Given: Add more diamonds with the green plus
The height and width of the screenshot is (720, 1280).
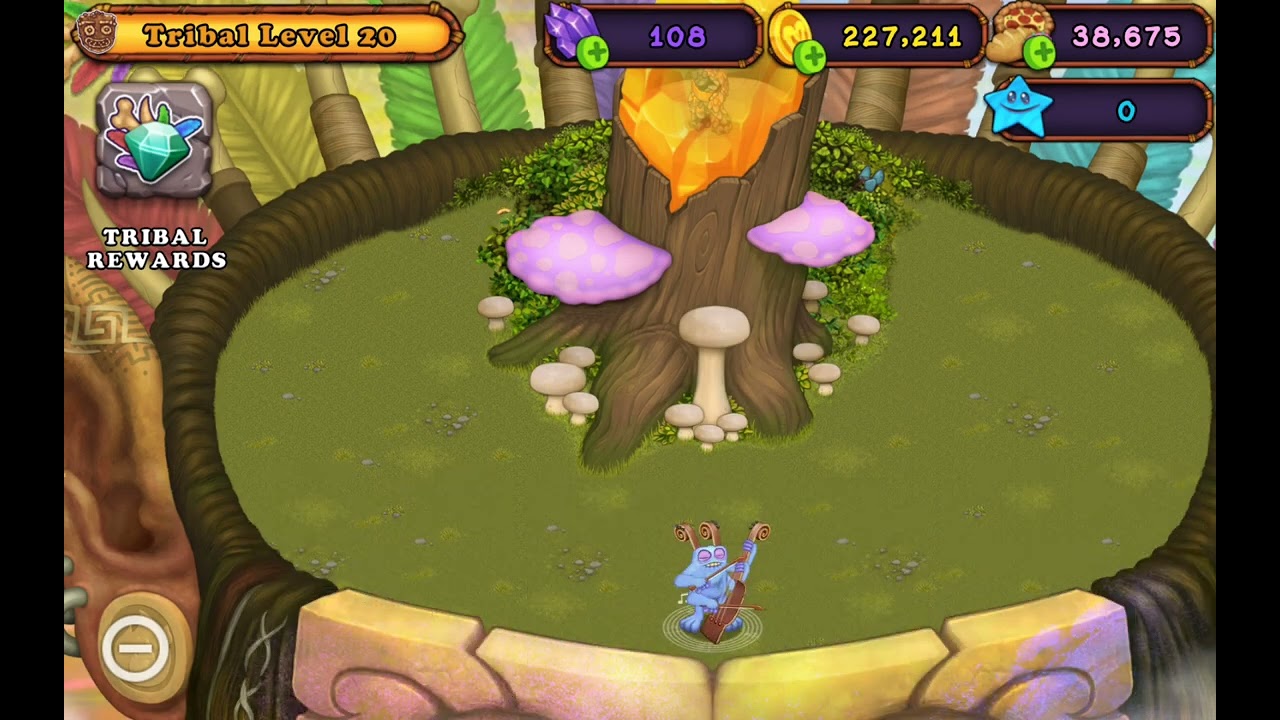Looking at the screenshot, I should tap(593, 55).
